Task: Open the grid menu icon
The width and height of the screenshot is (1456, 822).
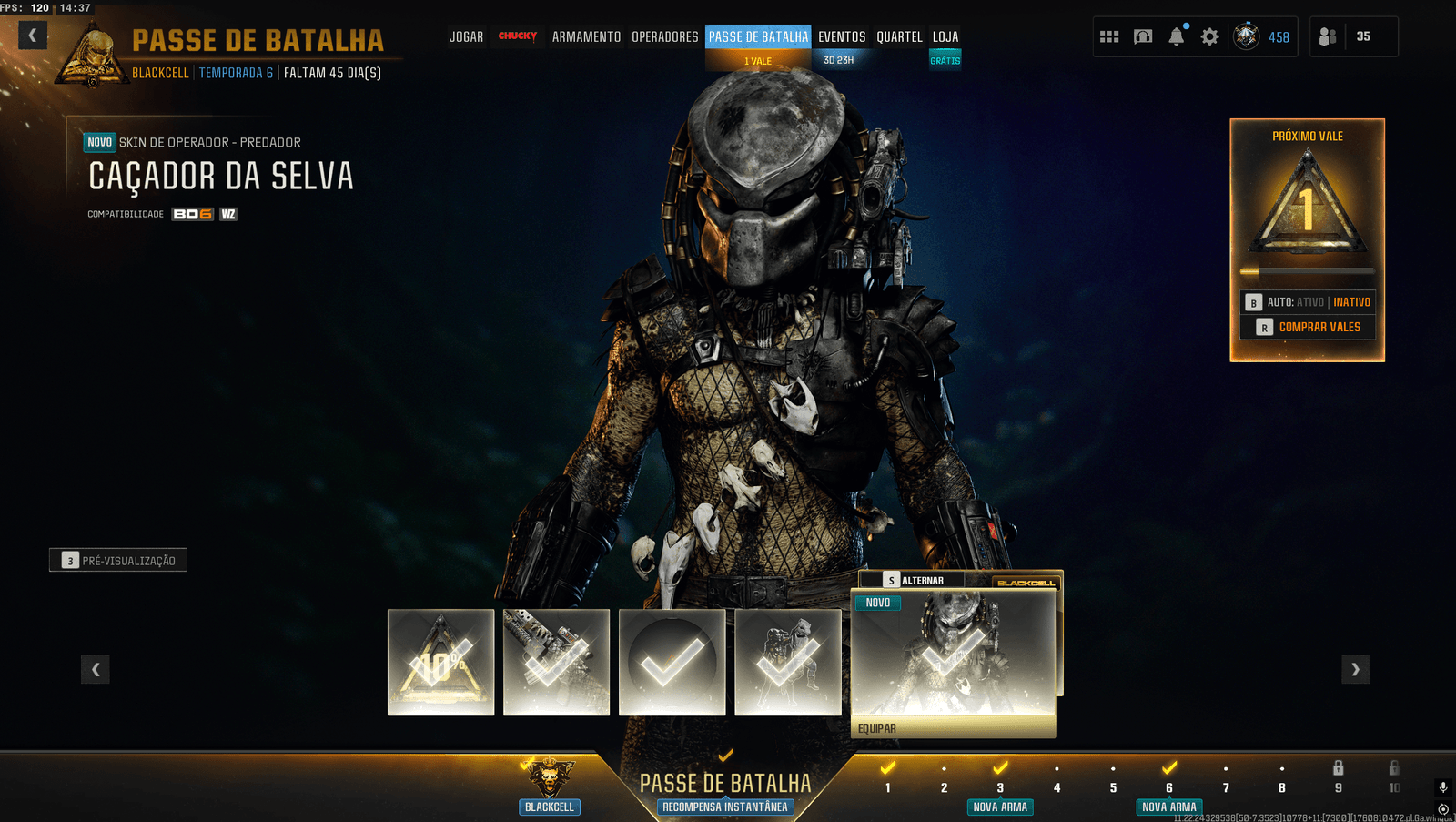Action: point(1109,36)
